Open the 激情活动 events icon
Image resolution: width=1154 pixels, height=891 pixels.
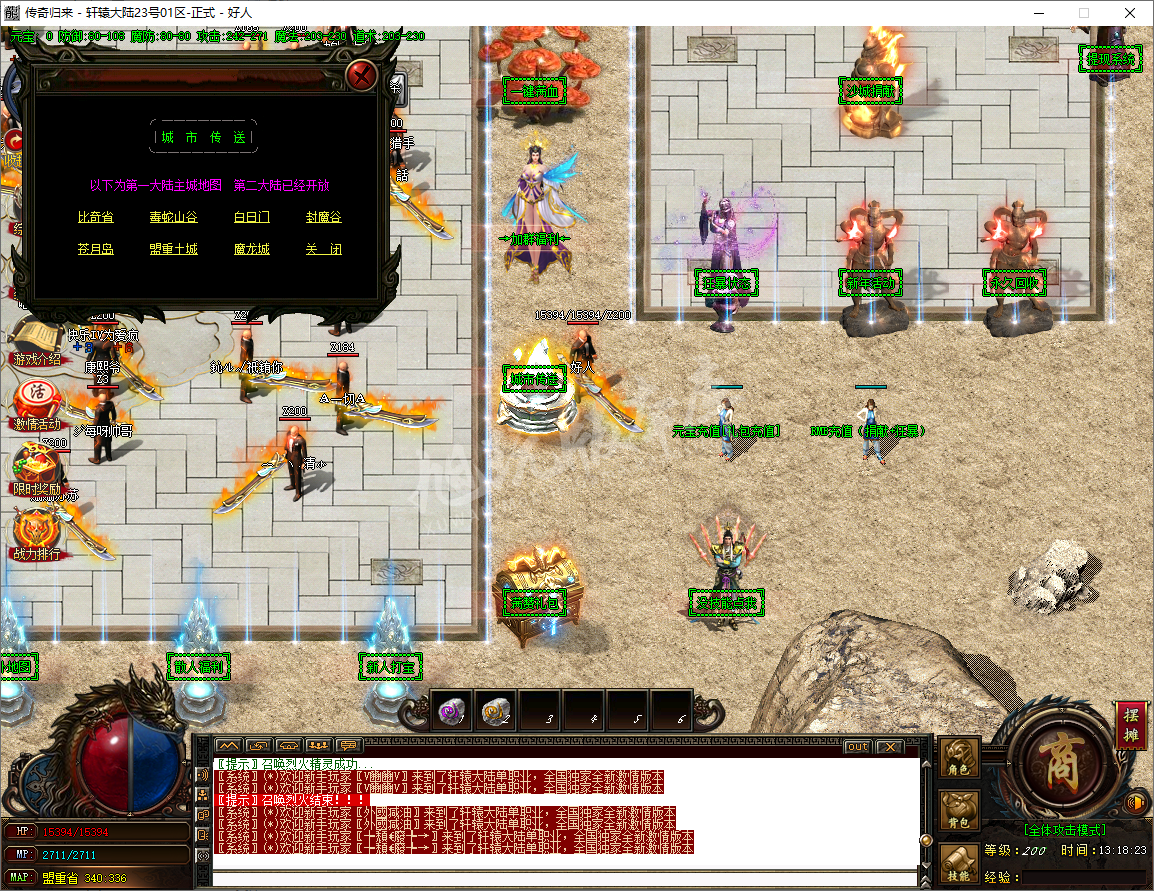[36, 402]
